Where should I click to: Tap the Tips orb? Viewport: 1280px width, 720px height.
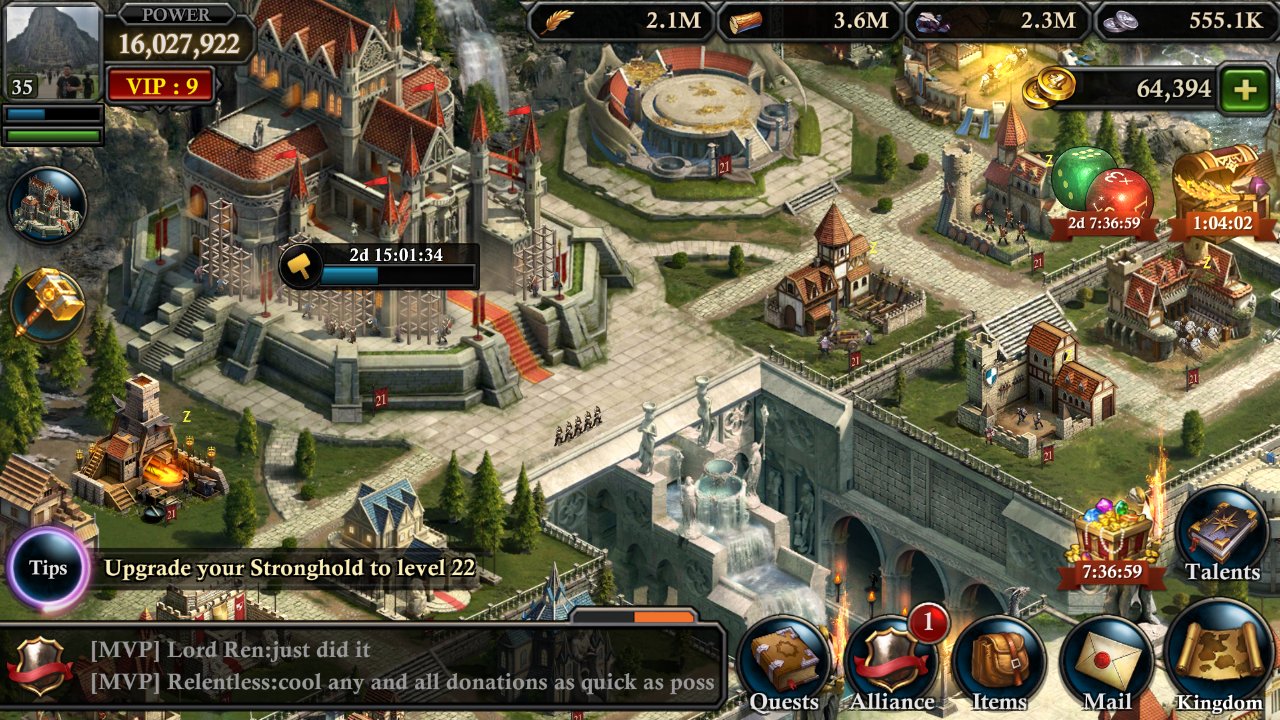48,568
